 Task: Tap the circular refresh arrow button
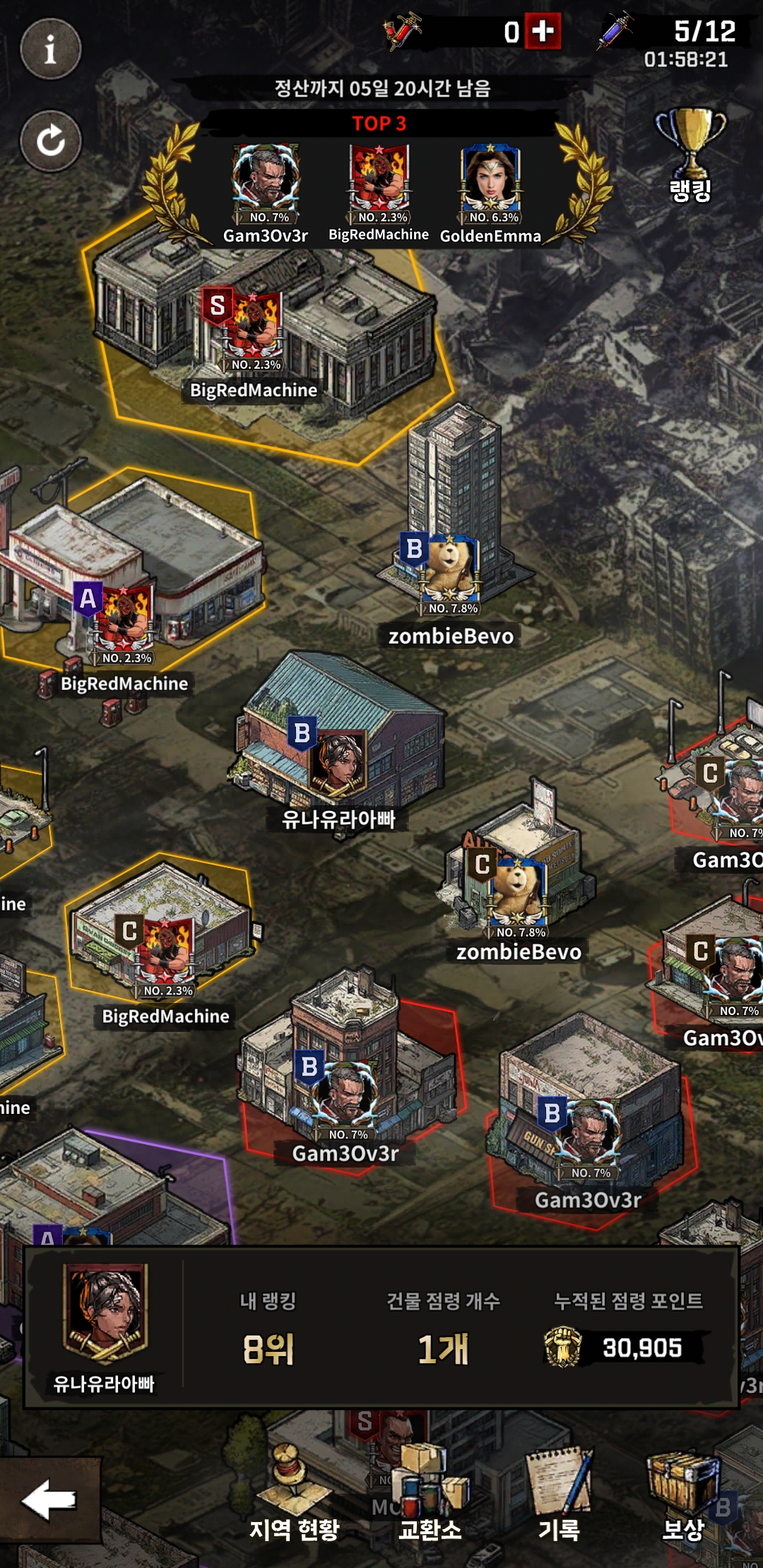[x=50, y=141]
